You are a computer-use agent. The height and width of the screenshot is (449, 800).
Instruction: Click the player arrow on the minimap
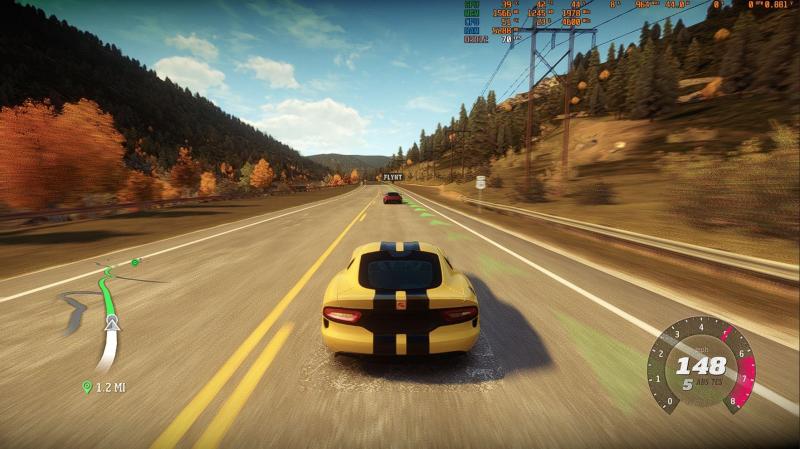[x=112, y=322]
